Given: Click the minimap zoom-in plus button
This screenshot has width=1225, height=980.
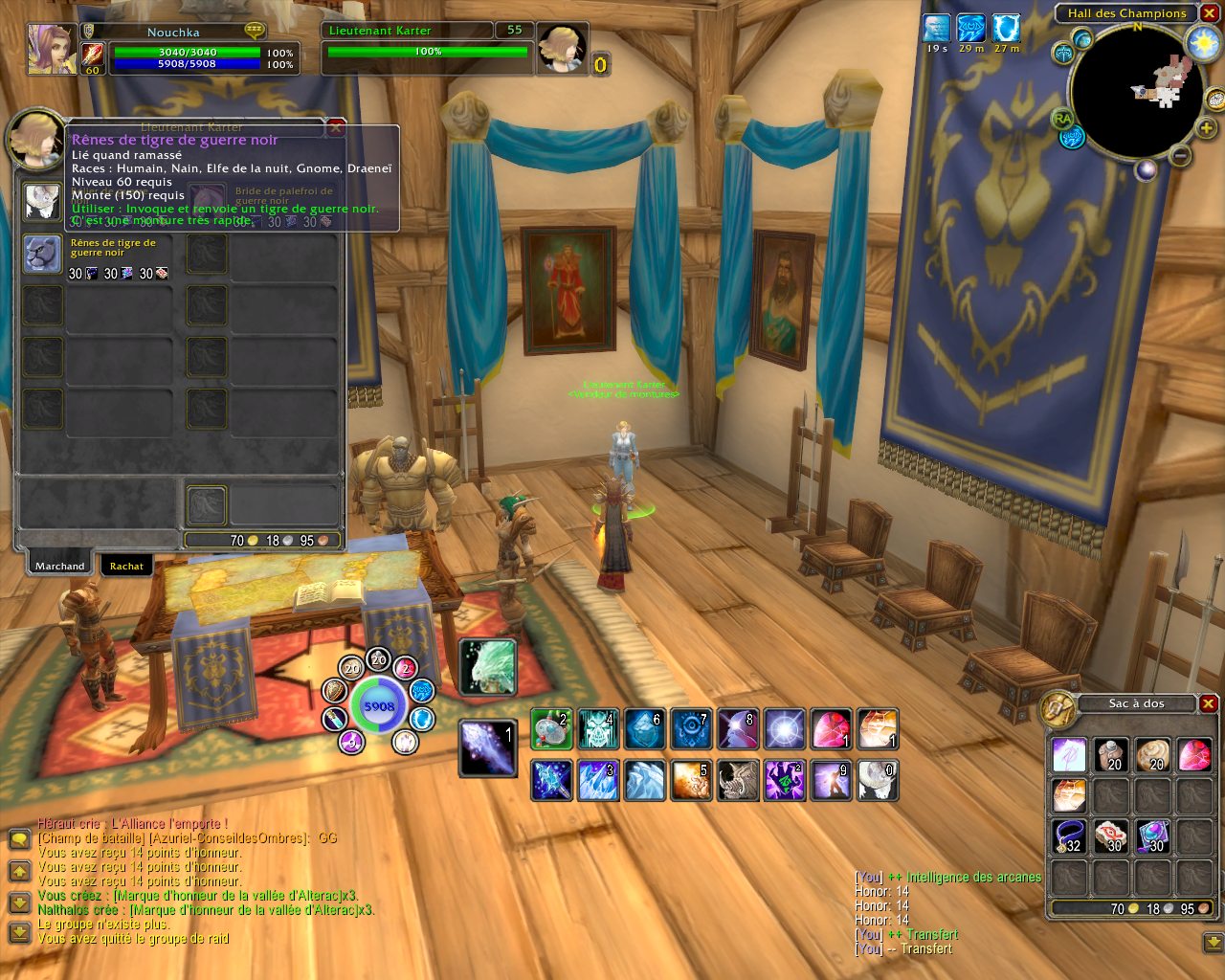Looking at the screenshot, I should tap(1207, 128).
